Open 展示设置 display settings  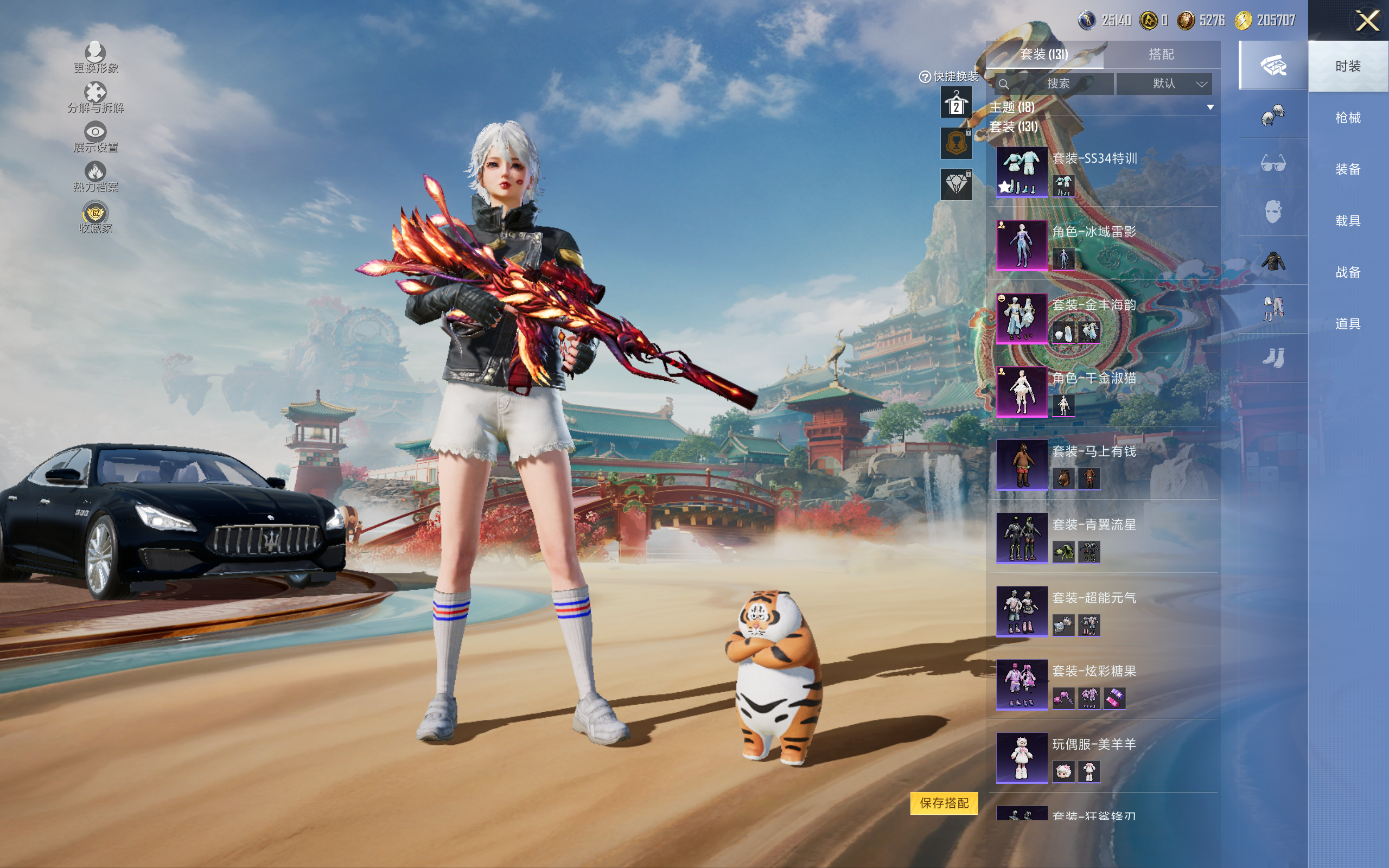pyautogui.click(x=95, y=137)
